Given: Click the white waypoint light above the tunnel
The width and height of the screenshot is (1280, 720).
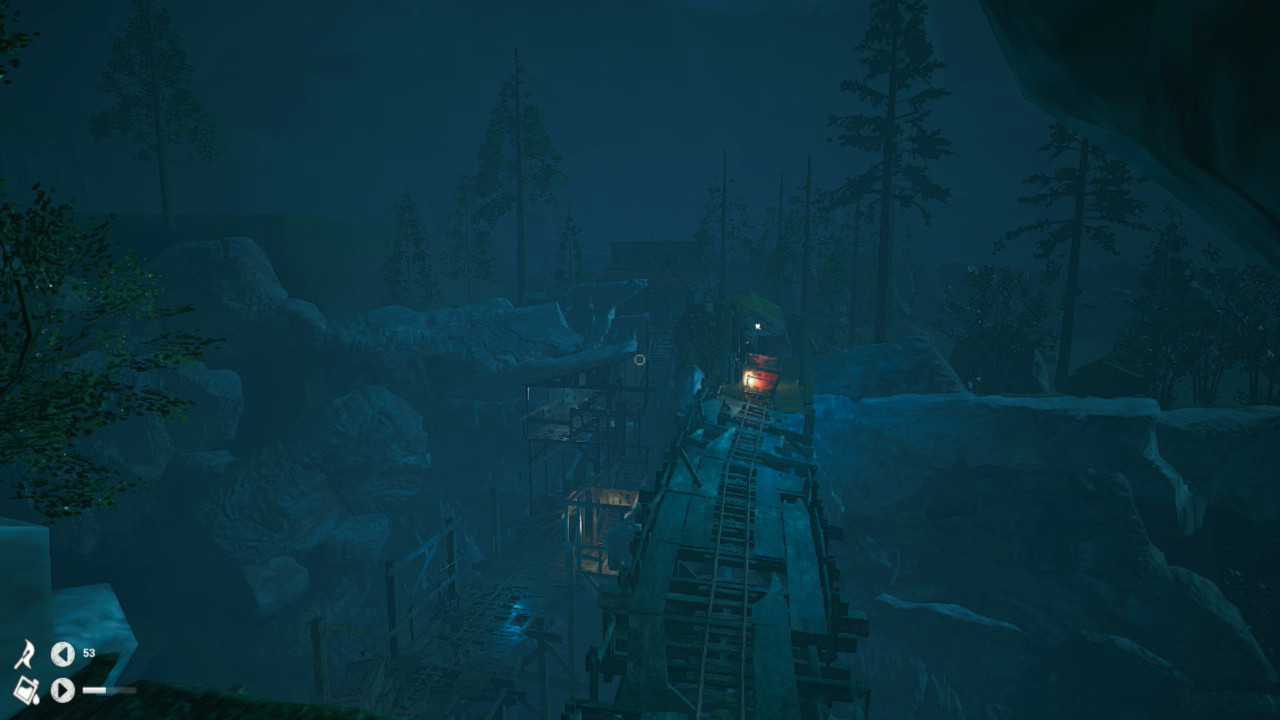Looking at the screenshot, I should point(757,326).
